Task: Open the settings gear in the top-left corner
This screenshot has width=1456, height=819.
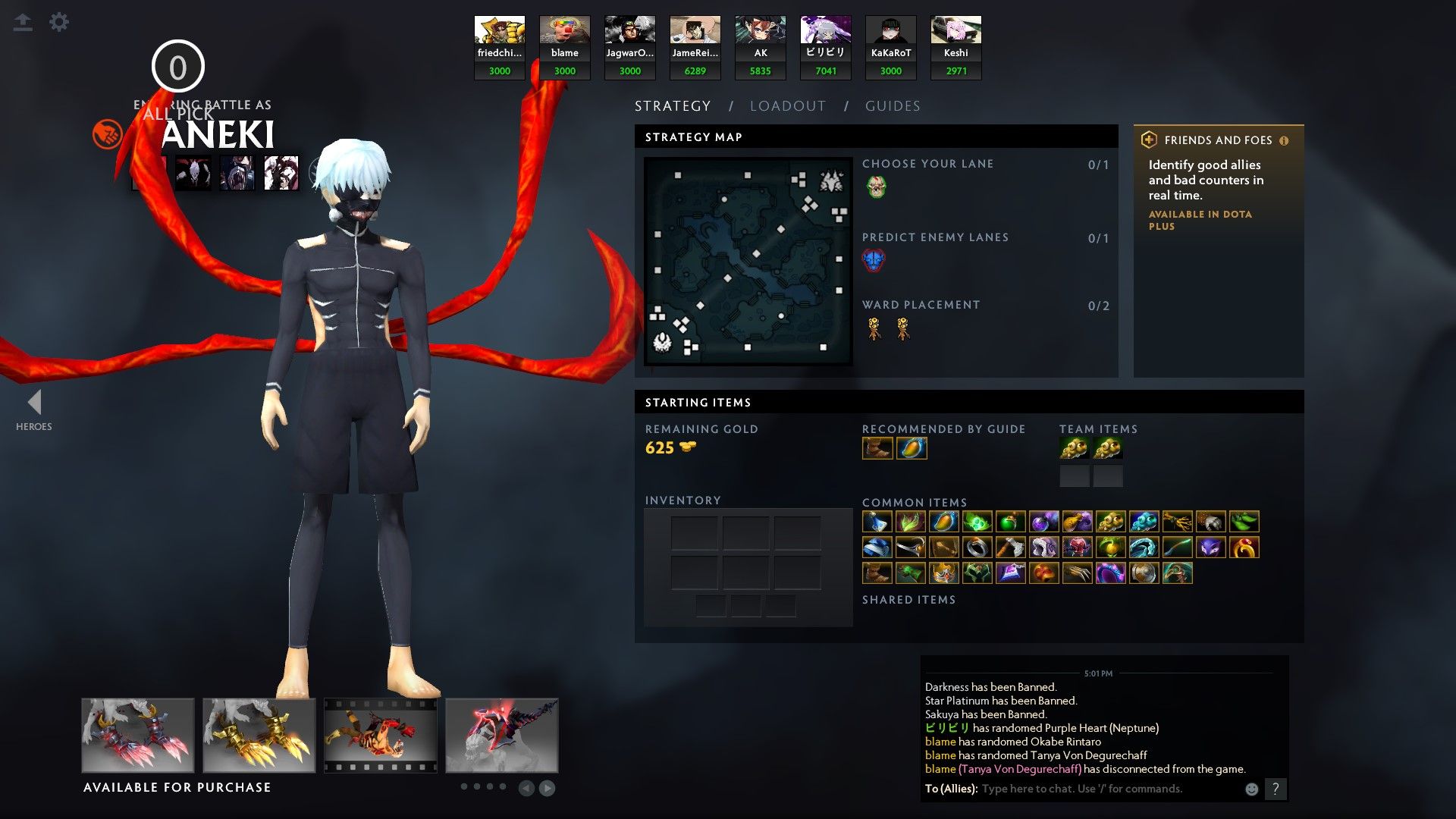Action: [59, 22]
